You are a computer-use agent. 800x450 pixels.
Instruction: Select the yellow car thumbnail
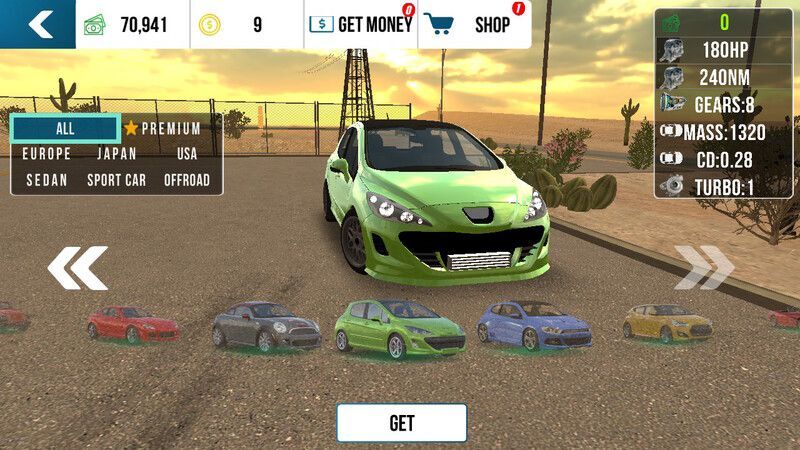click(x=668, y=322)
